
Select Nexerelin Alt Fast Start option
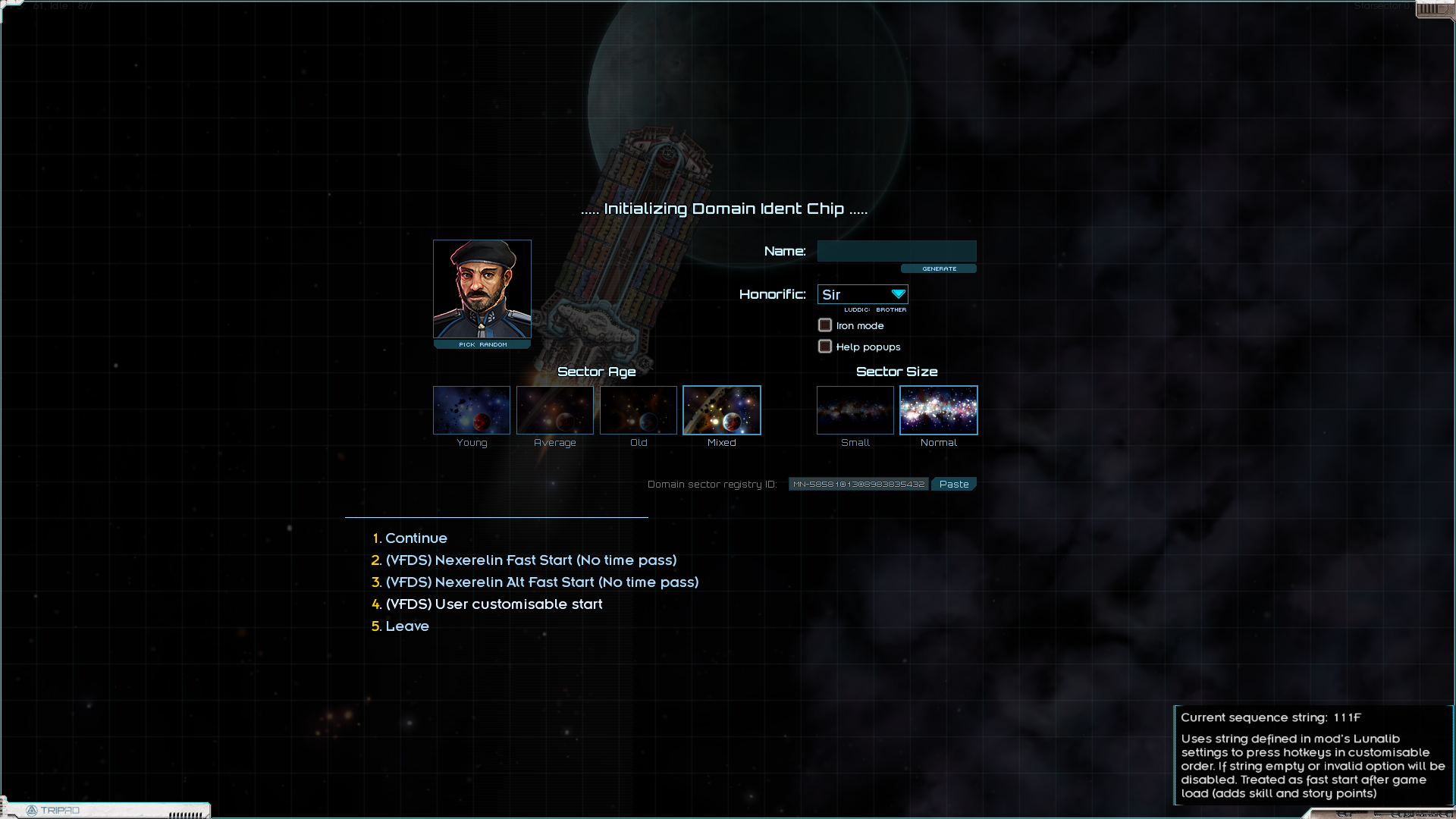tap(541, 582)
